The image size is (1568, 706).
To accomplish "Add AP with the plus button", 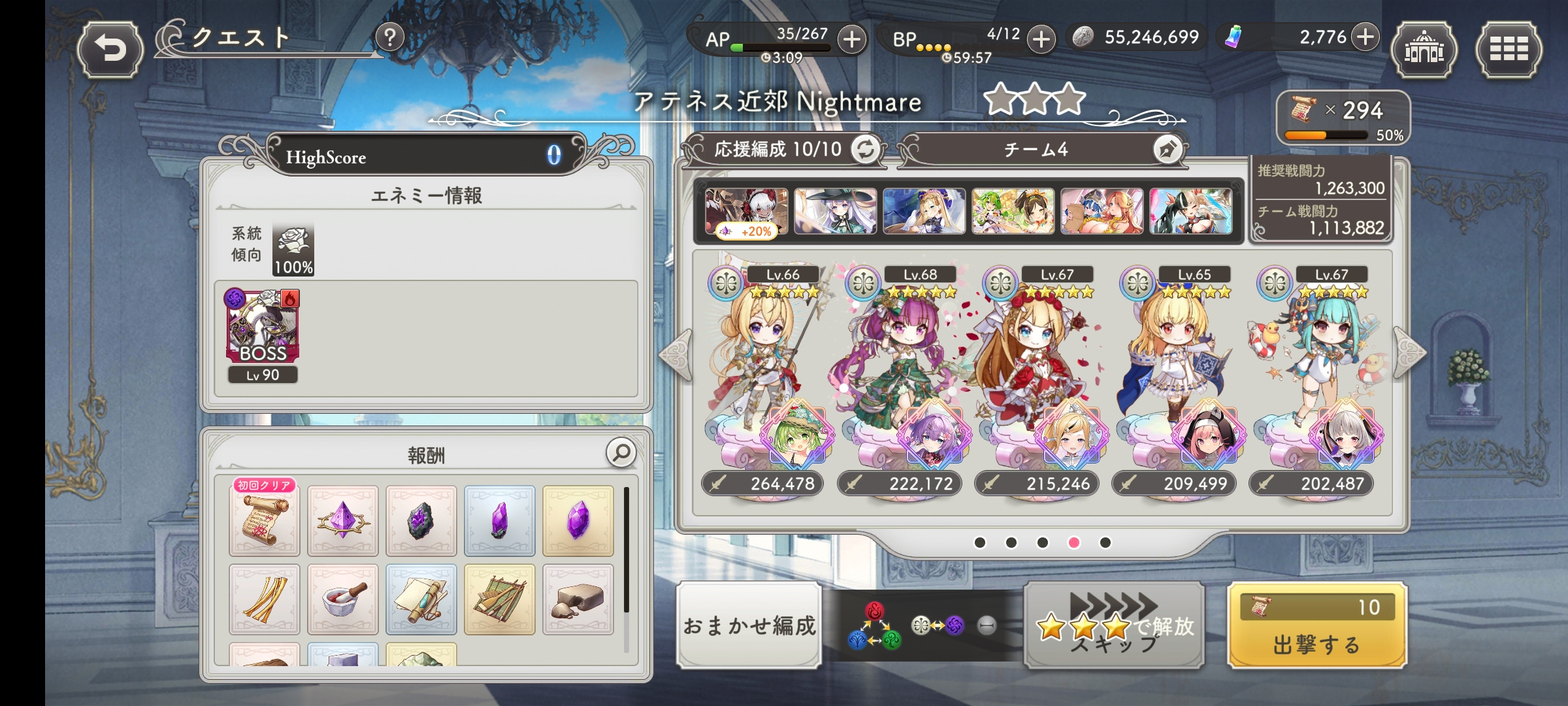I will [851, 40].
